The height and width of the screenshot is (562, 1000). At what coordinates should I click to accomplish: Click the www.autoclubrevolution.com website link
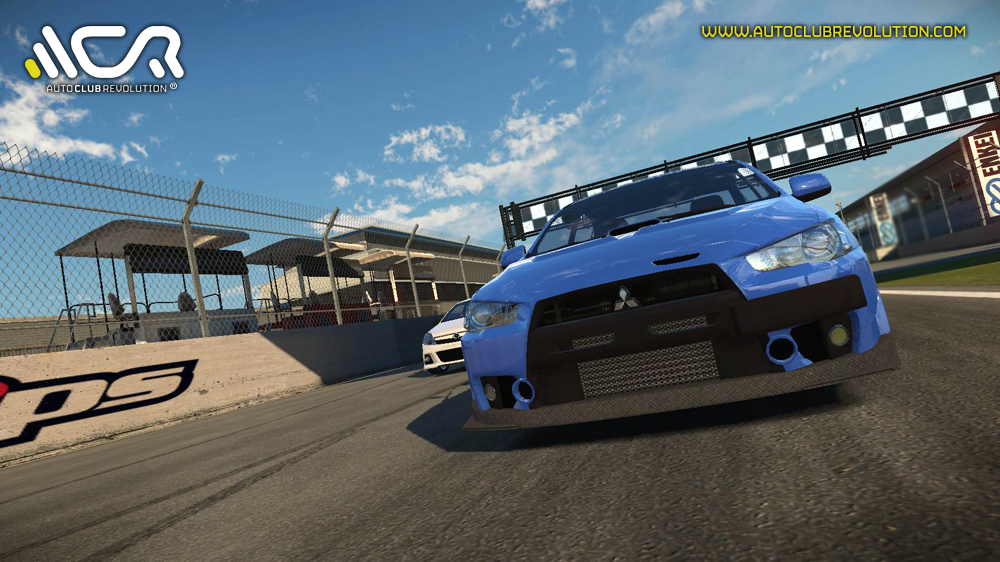[x=833, y=32]
